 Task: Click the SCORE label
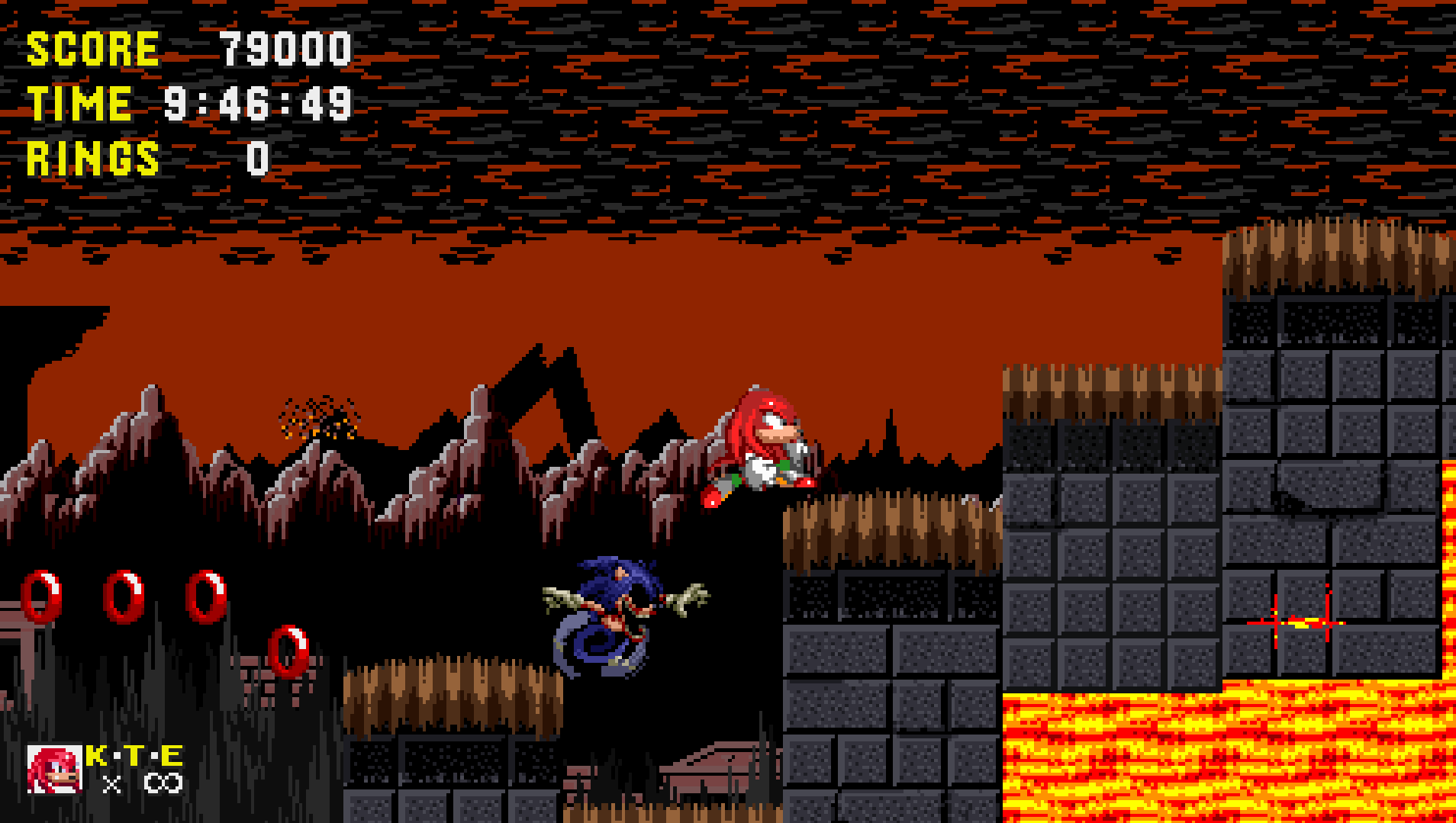pos(92,50)
